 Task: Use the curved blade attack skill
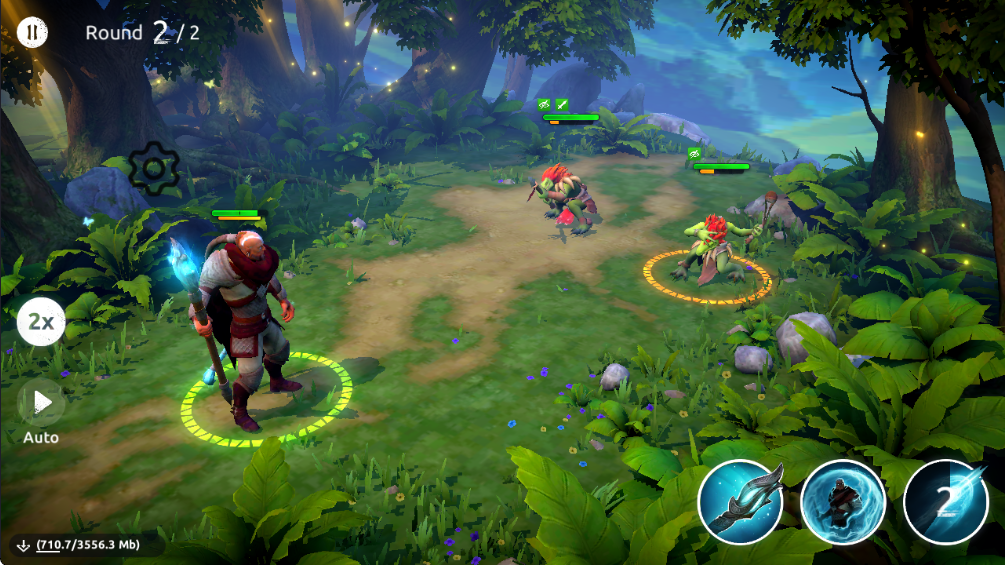[x=741, y=501]
